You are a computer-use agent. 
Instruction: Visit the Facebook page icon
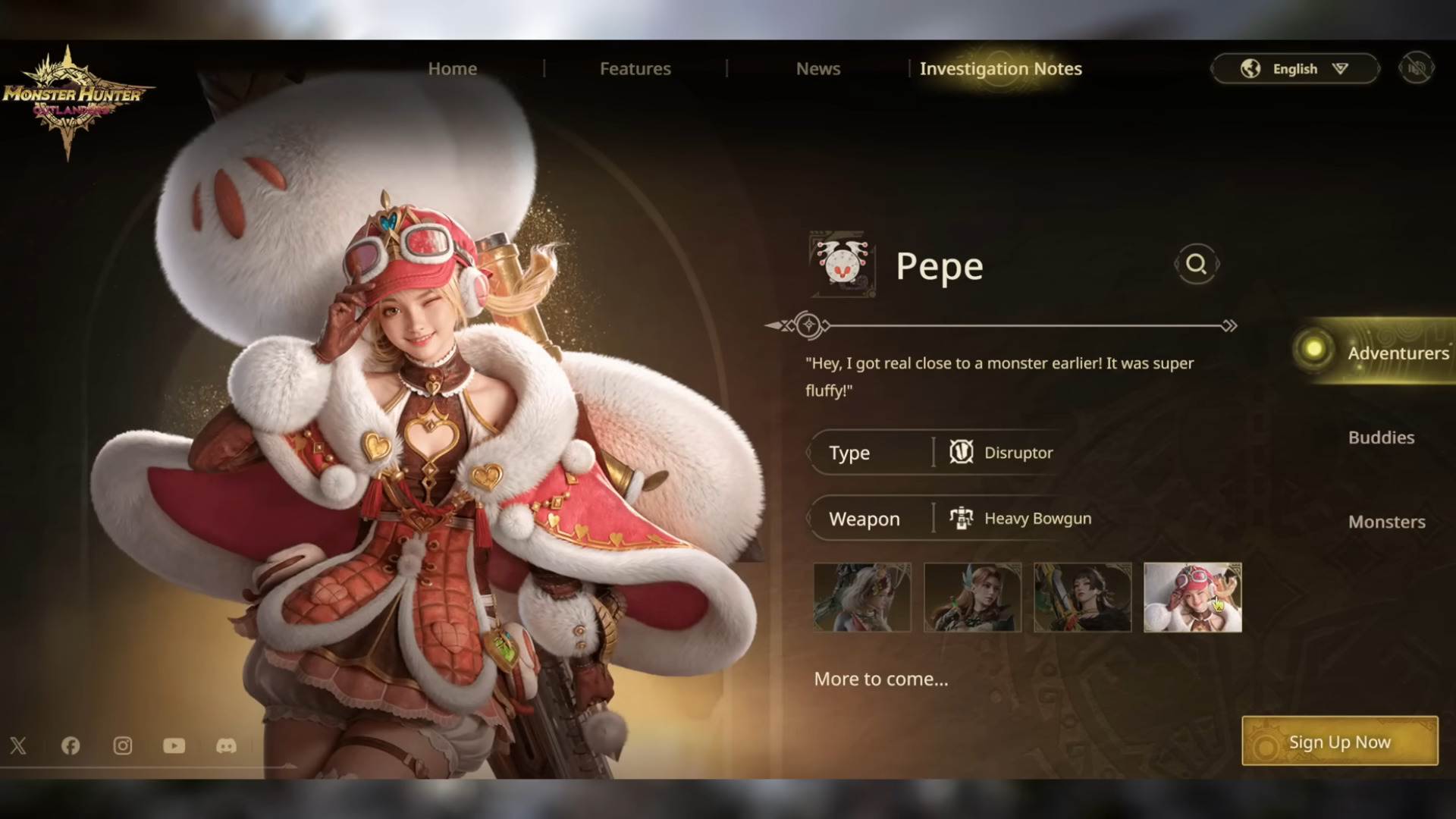pos(71,746)
